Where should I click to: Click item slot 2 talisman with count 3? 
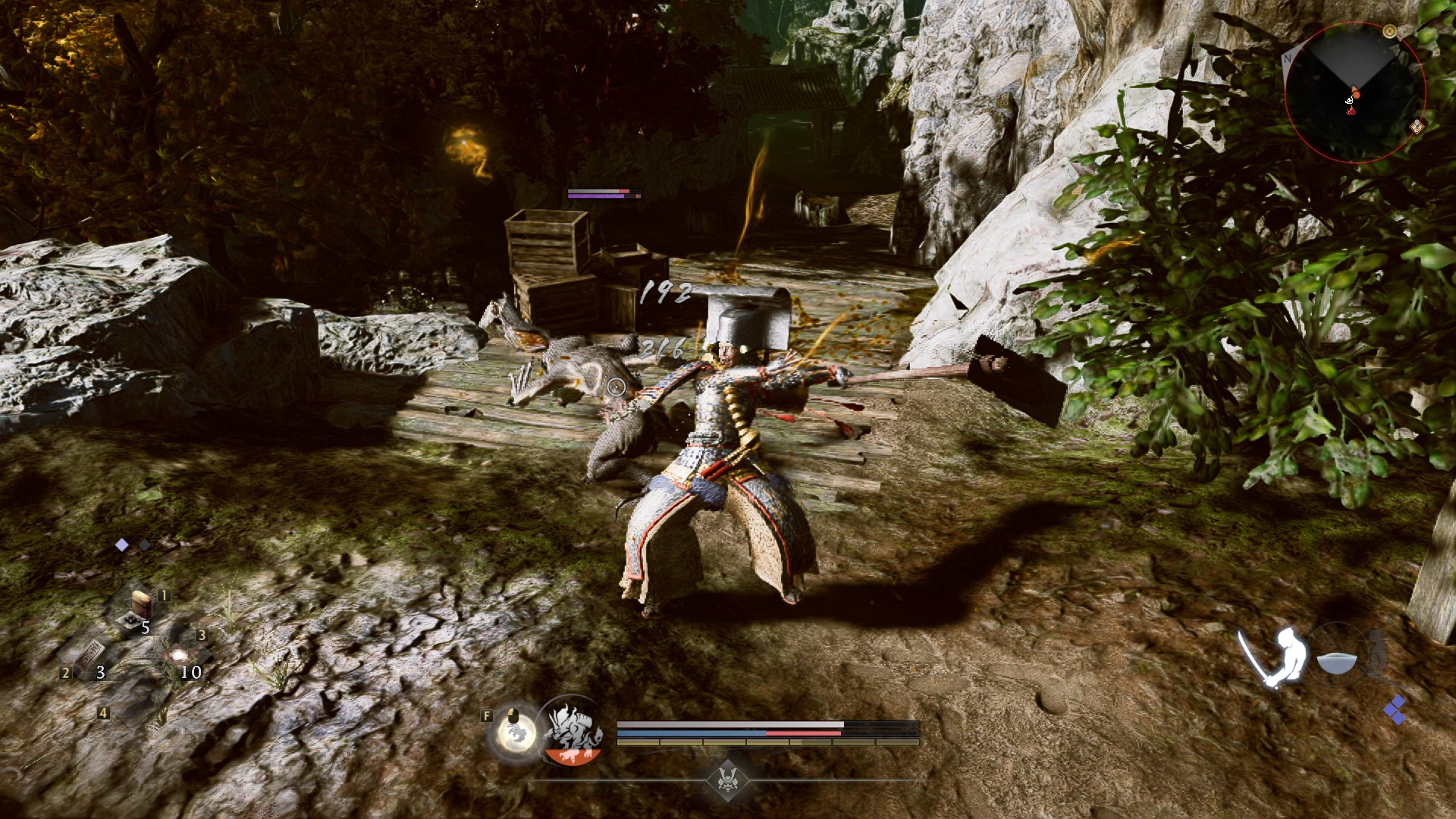click(x=91, y=654)
